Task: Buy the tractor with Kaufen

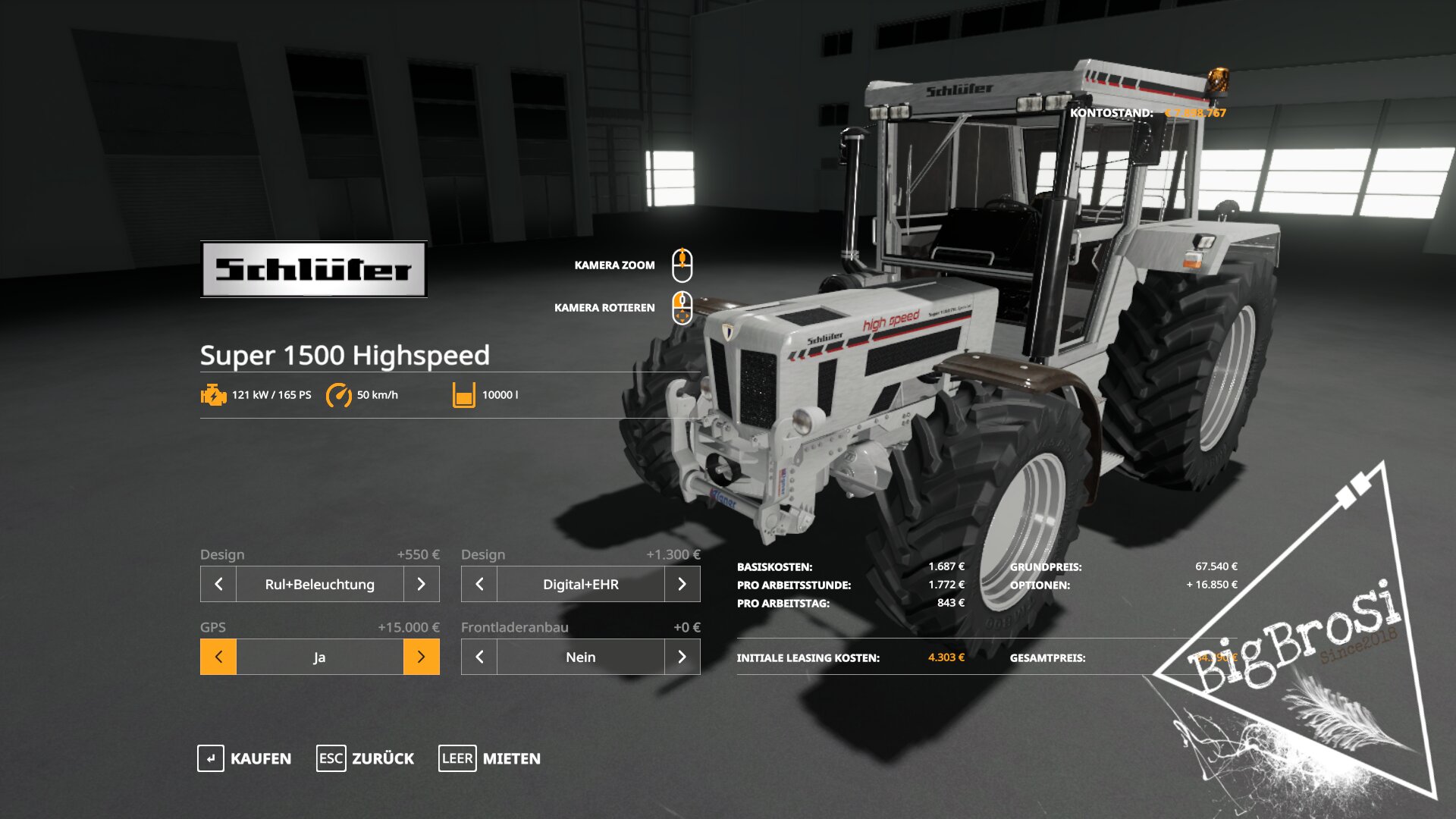Action: [x=244, y=758]
